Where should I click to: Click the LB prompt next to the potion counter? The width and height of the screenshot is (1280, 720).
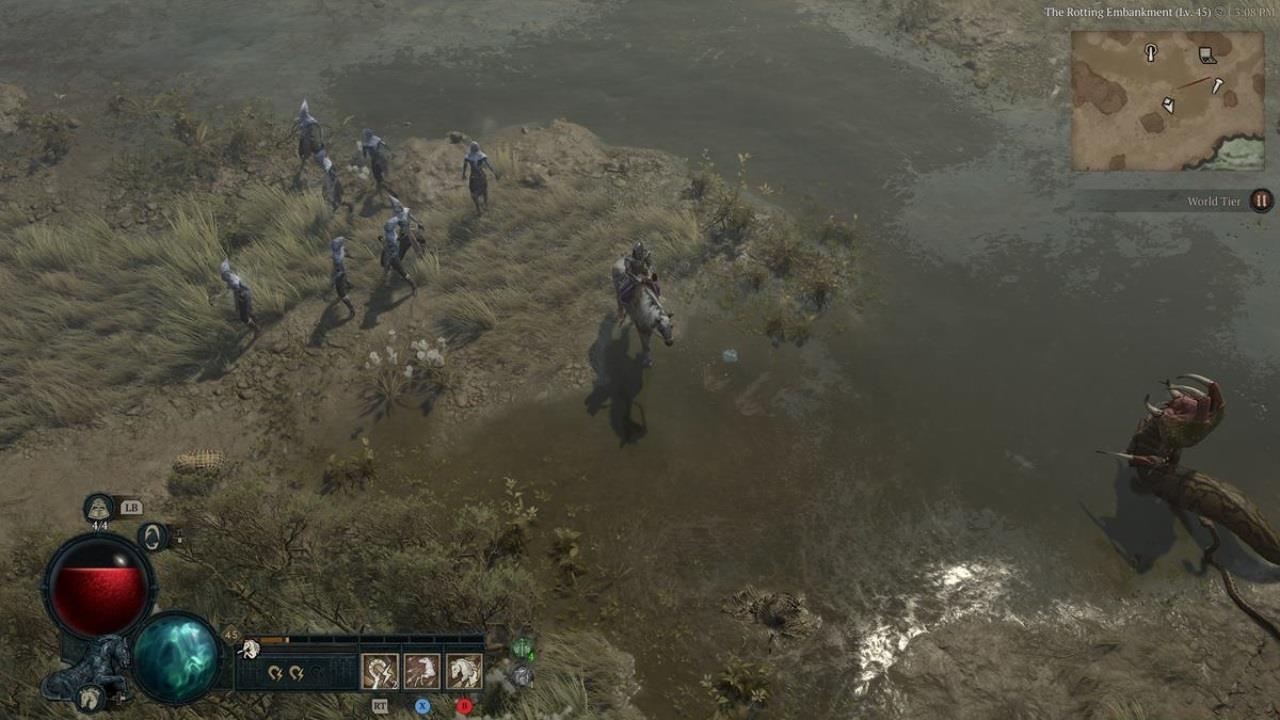[131, 508]
